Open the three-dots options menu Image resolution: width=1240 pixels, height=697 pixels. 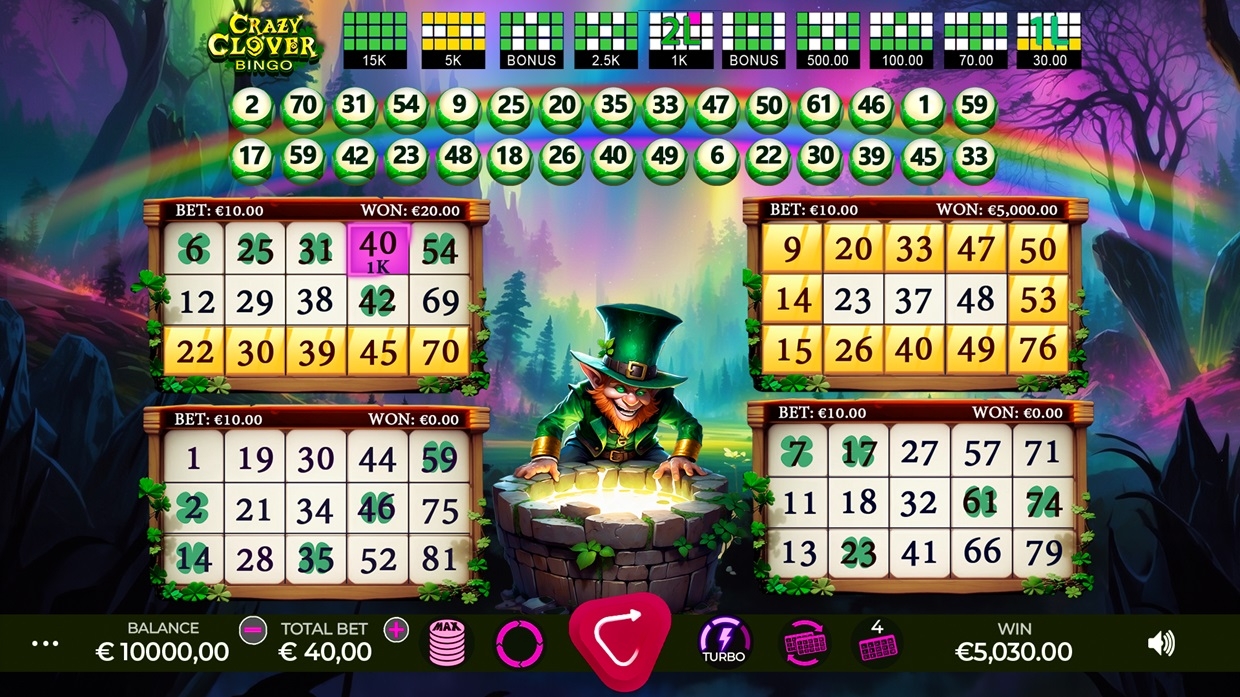pyautogui.click(x=45, y=644)
